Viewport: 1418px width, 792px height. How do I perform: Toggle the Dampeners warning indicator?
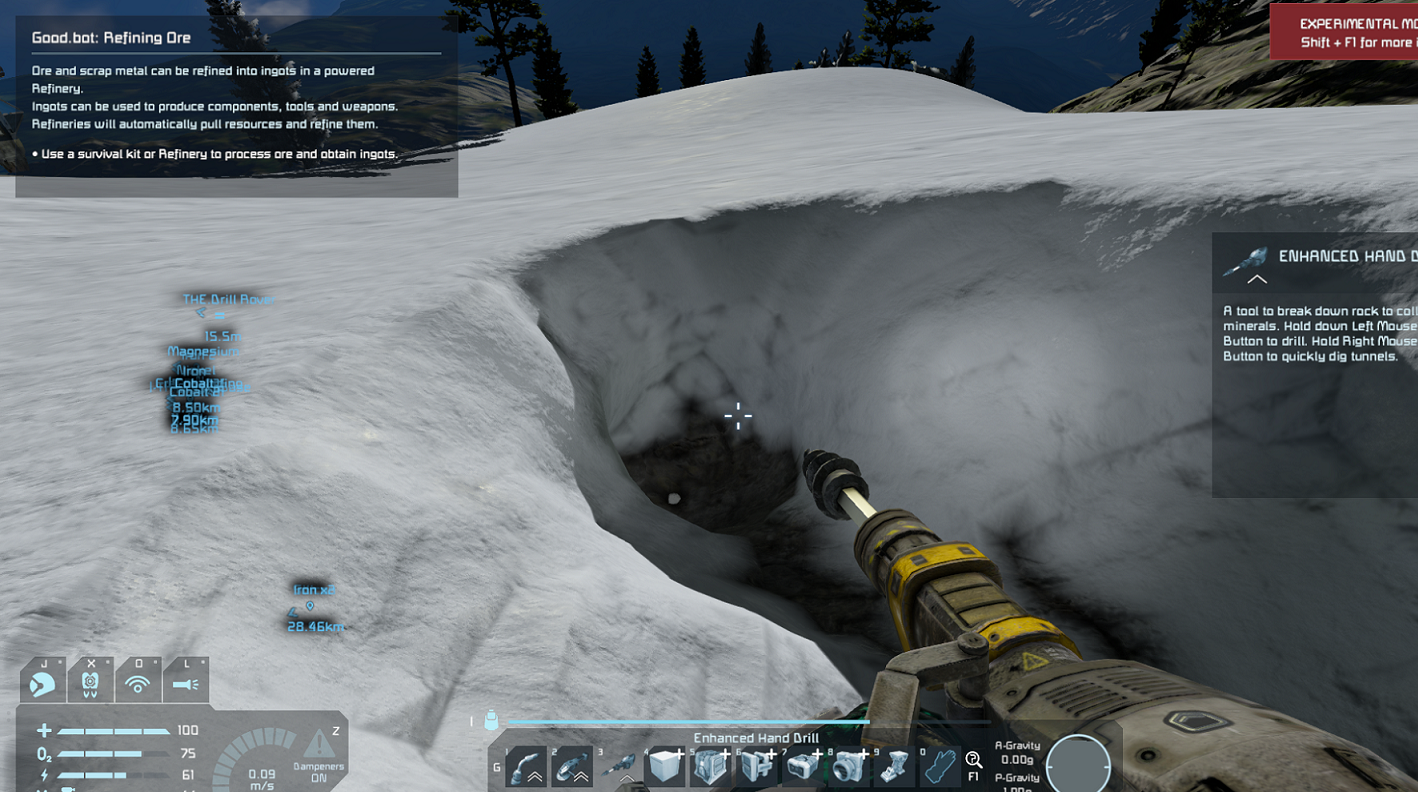[319, 746]
